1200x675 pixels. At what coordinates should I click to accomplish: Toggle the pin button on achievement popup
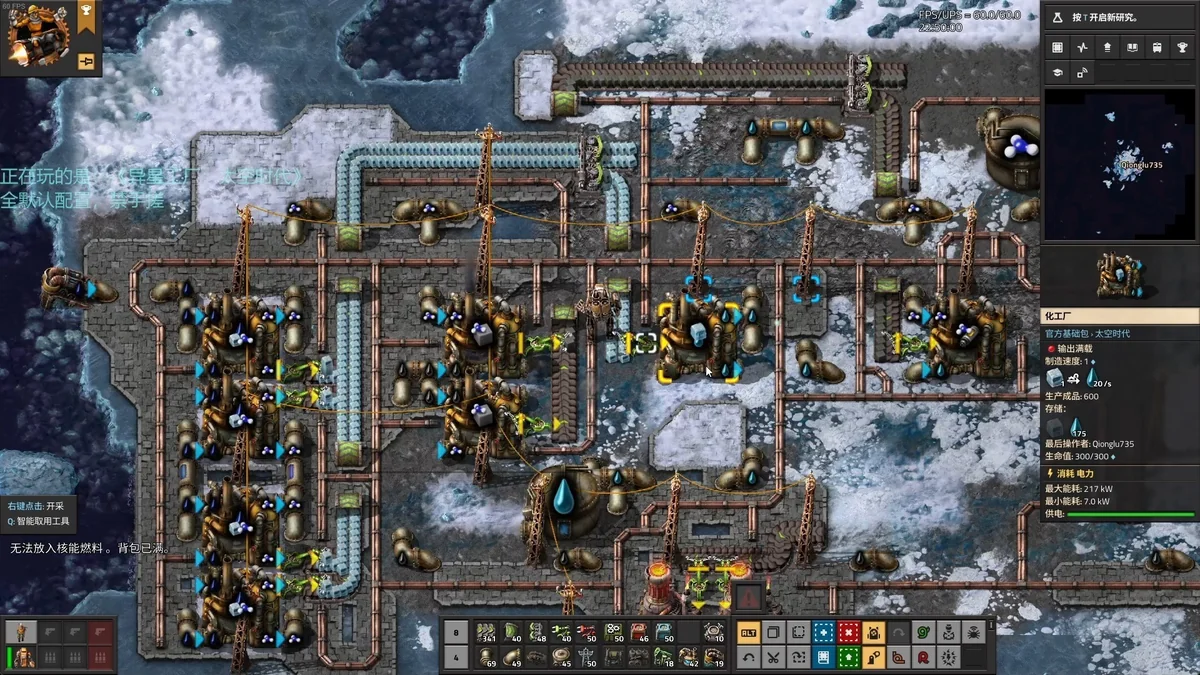pos(86,62)
